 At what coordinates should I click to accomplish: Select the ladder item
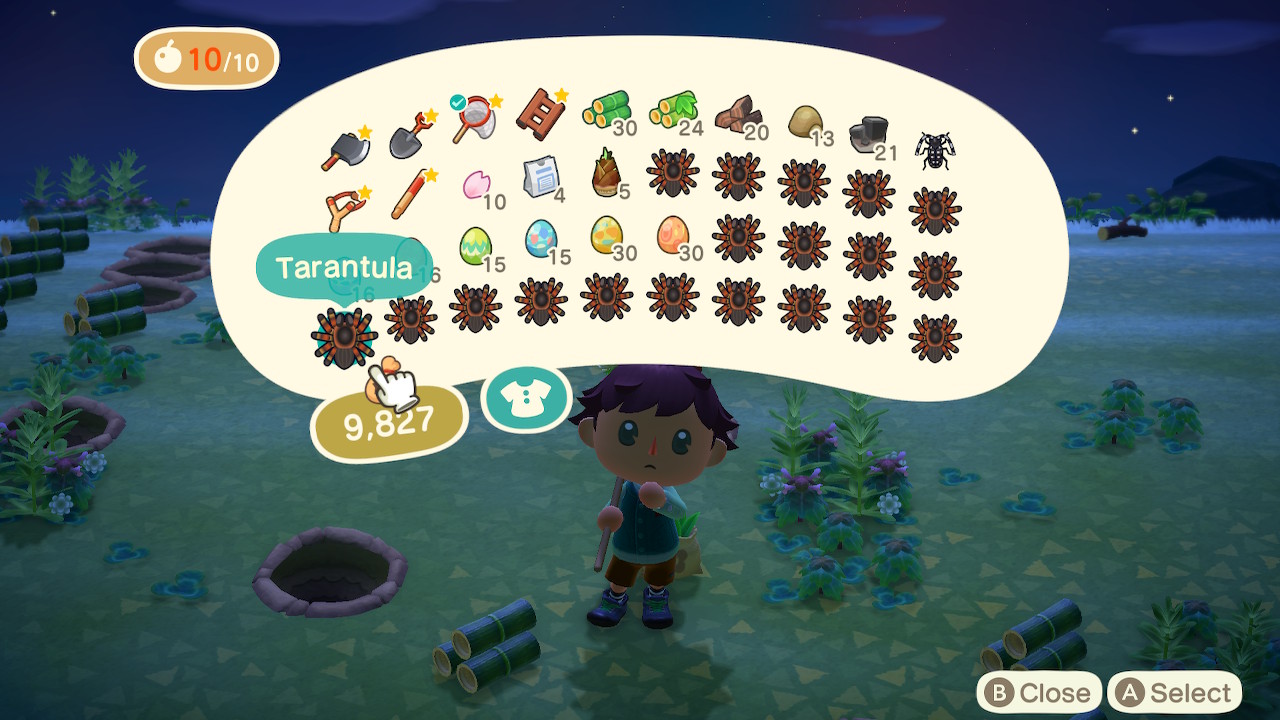(540, 113)
